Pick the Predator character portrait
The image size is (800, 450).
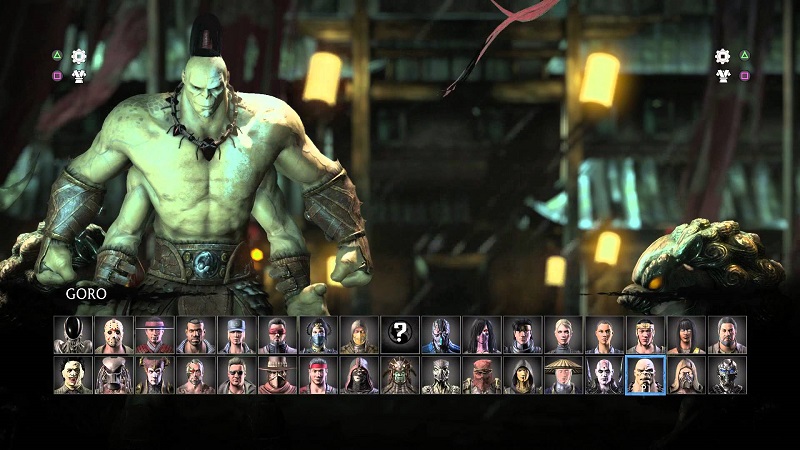113,376
